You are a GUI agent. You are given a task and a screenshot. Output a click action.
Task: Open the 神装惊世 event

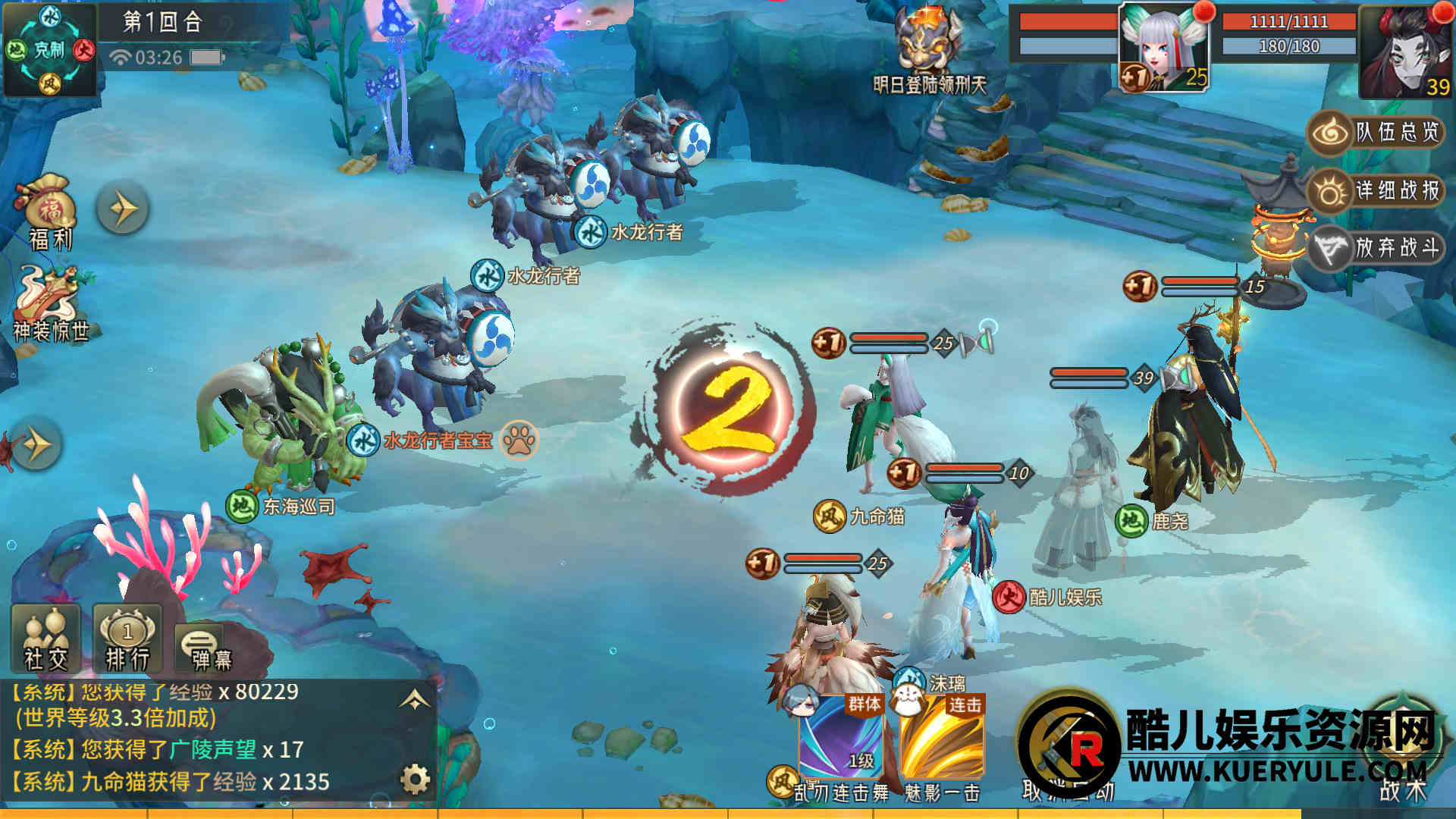pos(50,303)
